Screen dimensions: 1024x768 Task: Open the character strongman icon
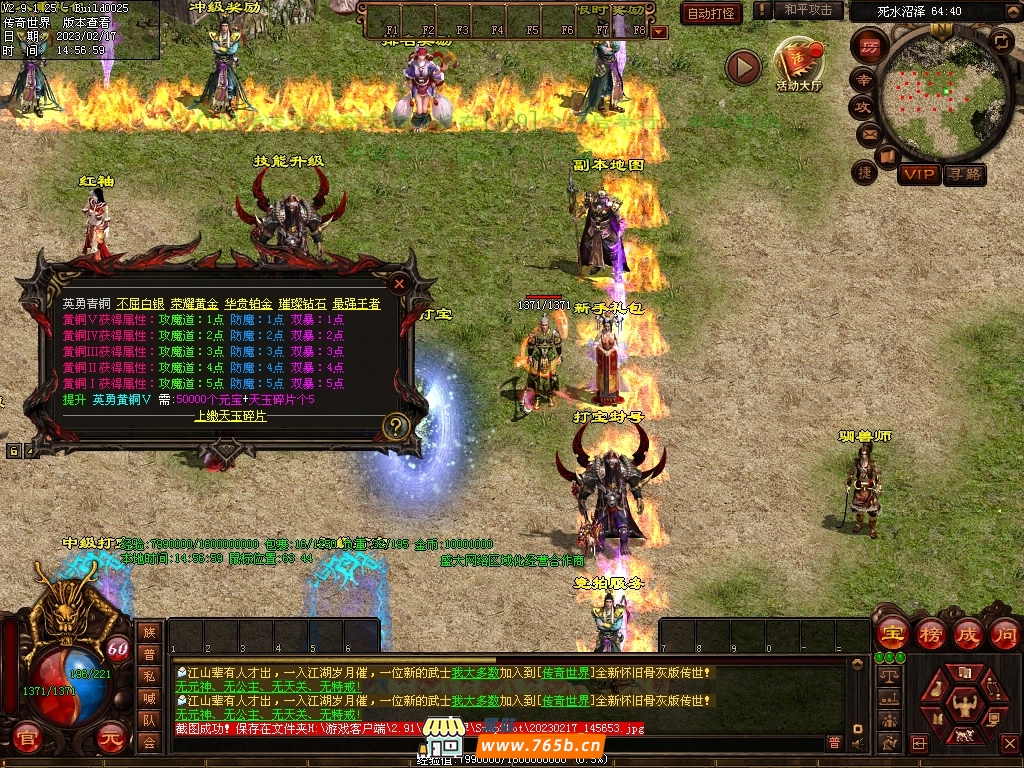pyautogui.click(x=965, y=705)
